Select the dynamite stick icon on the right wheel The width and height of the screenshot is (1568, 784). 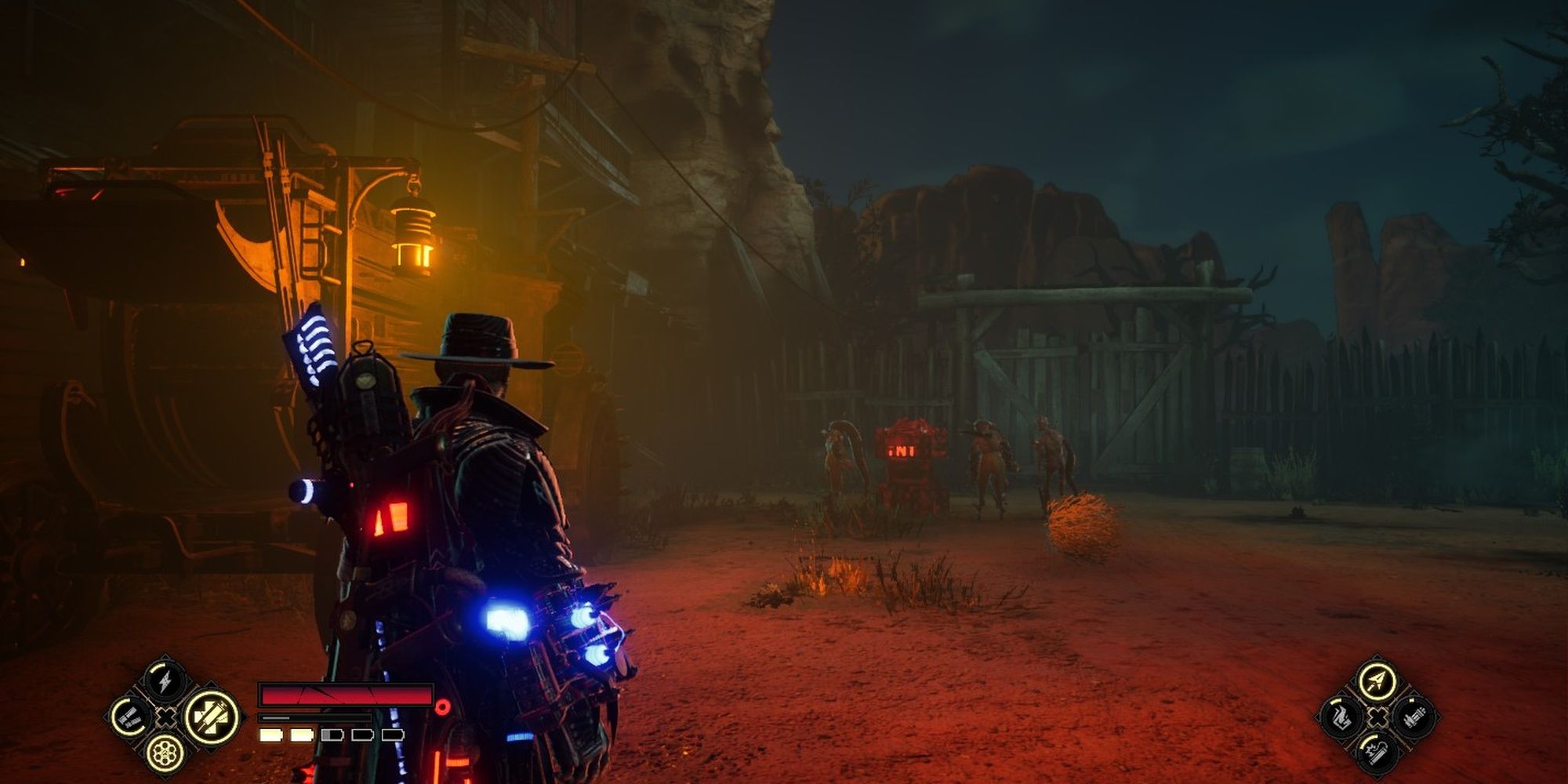tap(1378, 754)
